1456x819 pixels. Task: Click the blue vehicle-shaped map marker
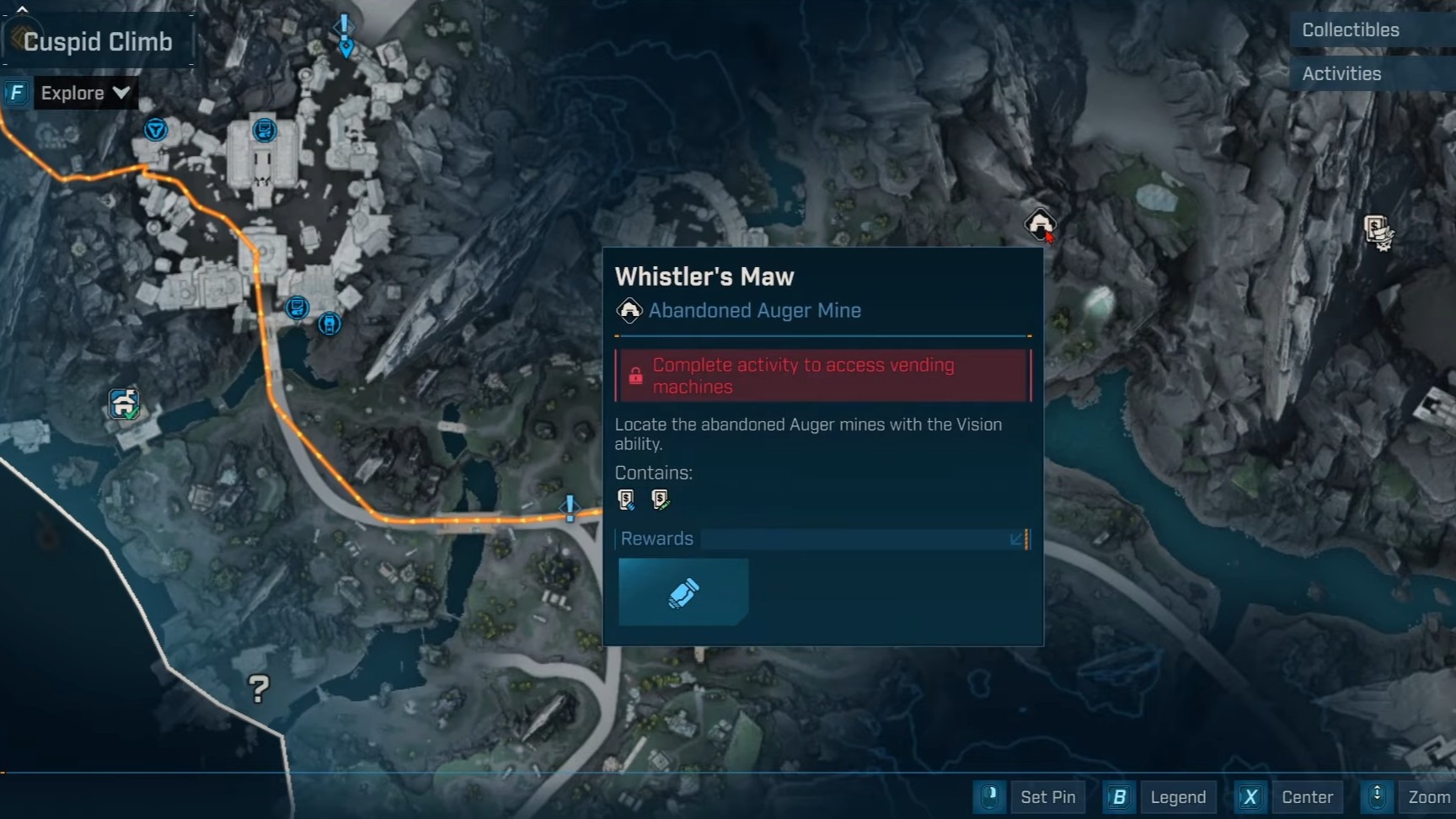coord(329,323)
